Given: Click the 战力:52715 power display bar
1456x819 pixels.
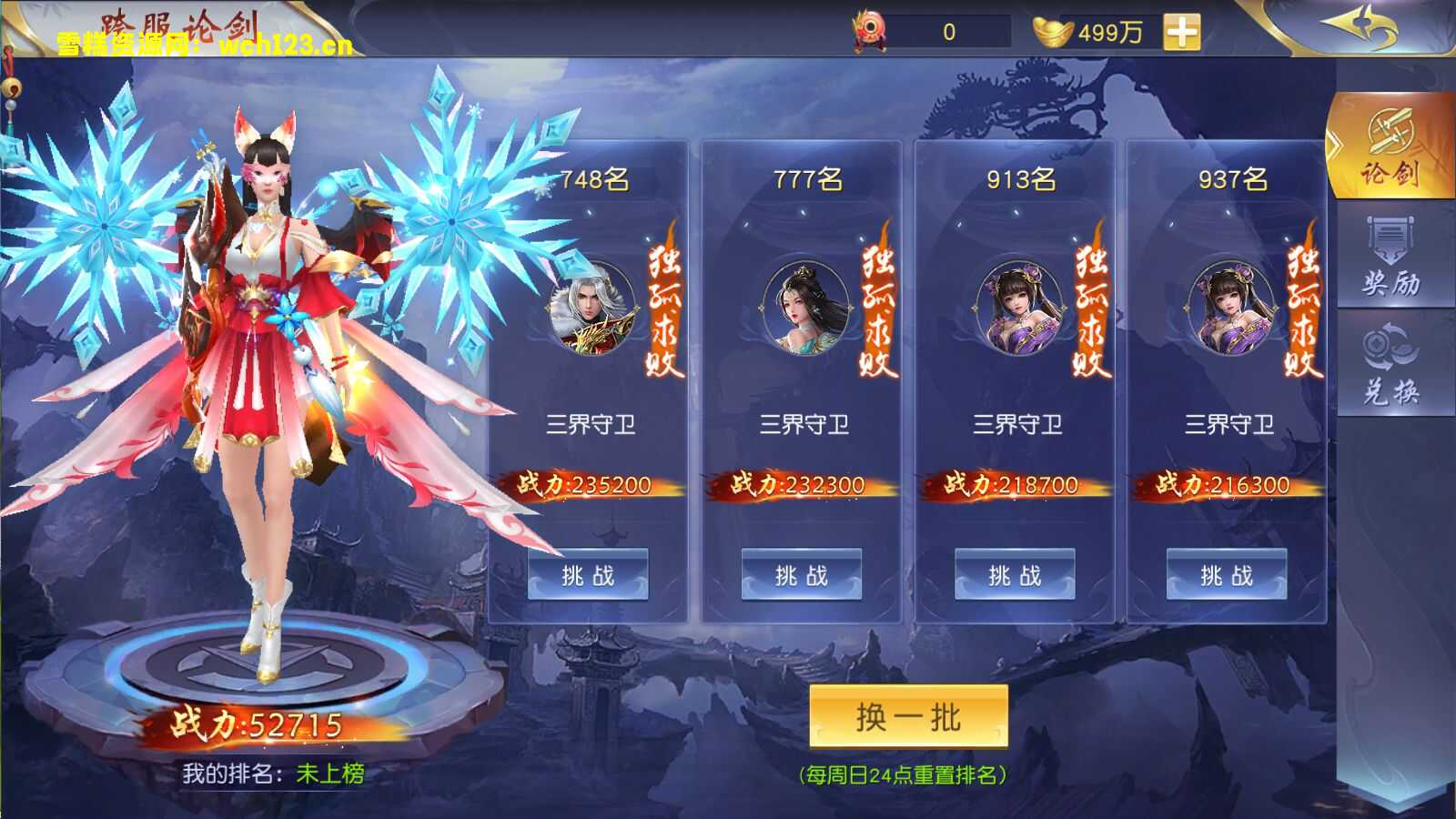Looking at the screenshot, I should click(258, 723).
